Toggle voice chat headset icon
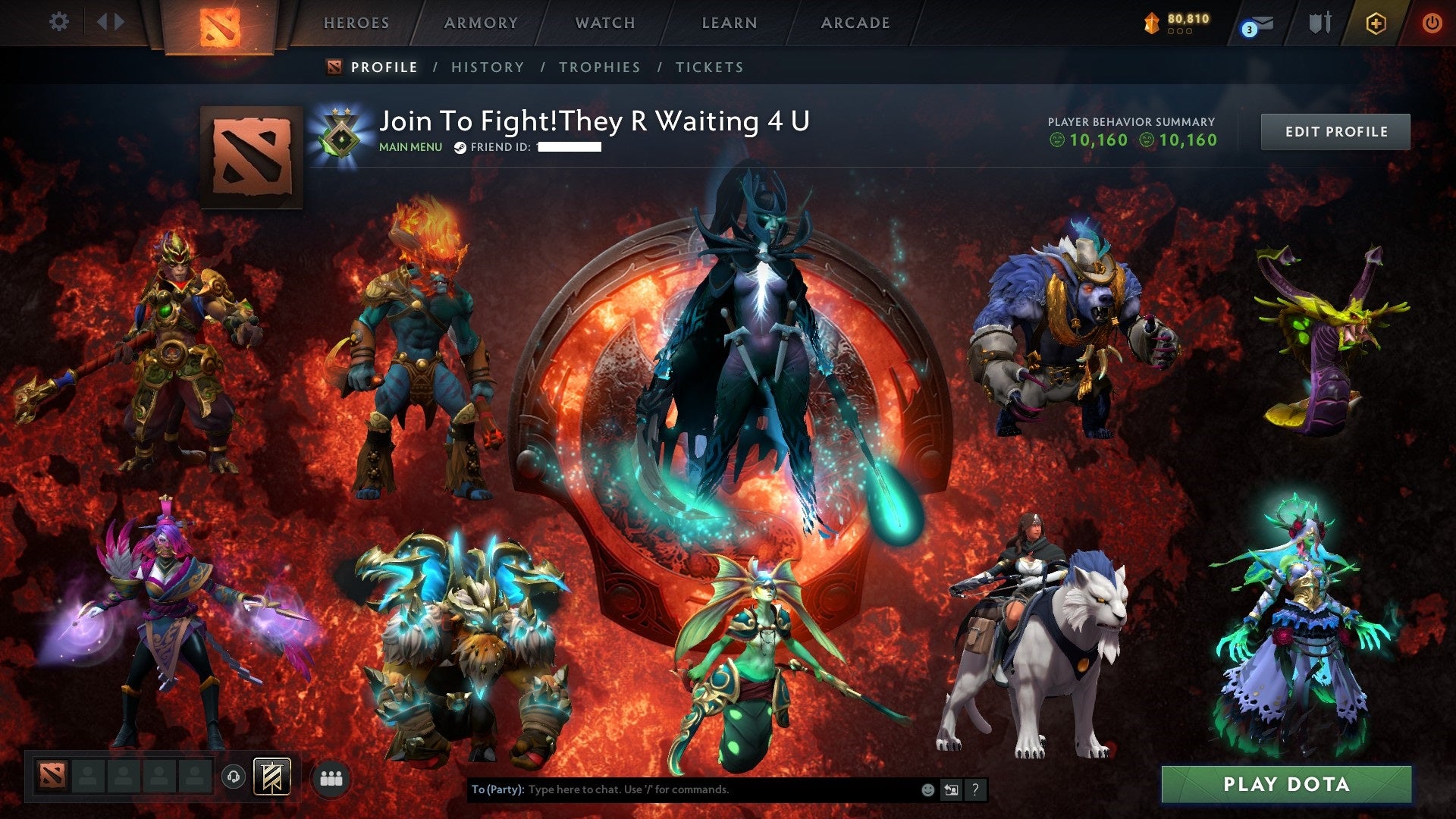Image resolution: width=1456 pixels, height=819 pixels. (235, 776)
